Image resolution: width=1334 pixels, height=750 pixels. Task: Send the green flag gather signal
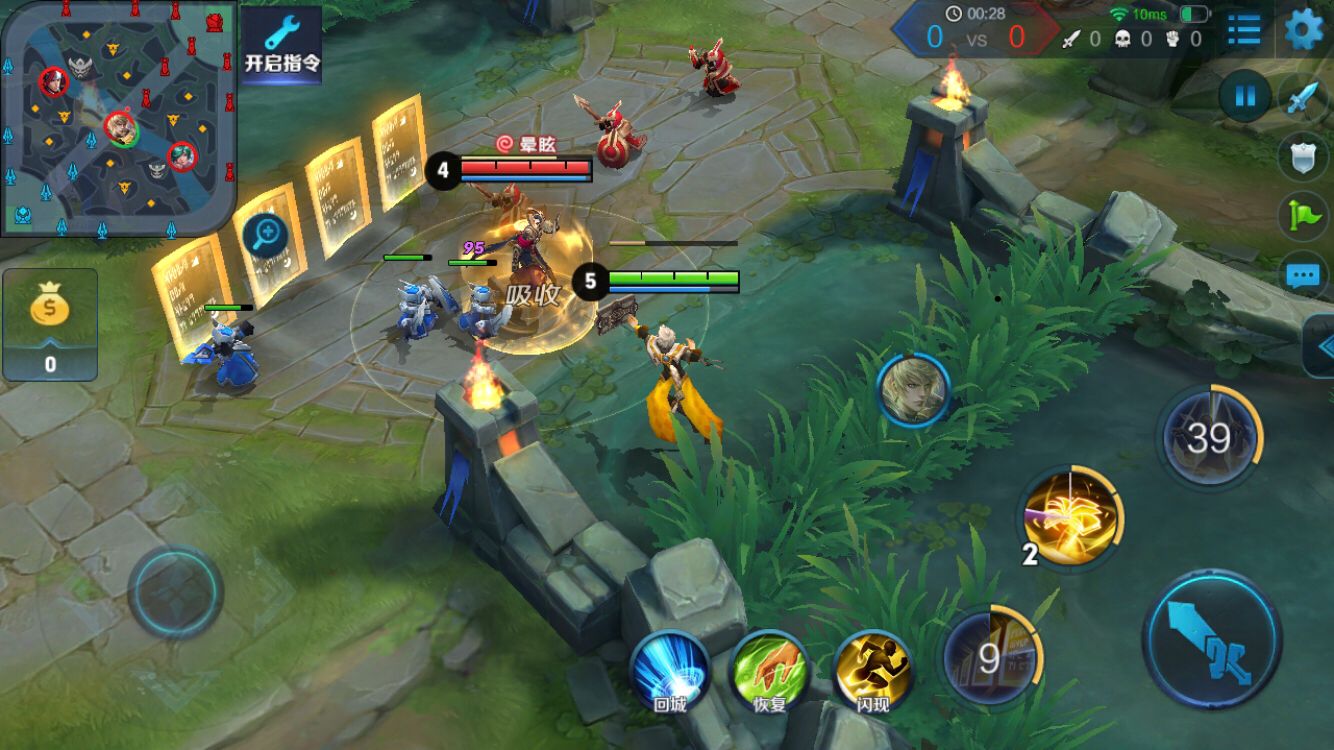(1303, 214)
